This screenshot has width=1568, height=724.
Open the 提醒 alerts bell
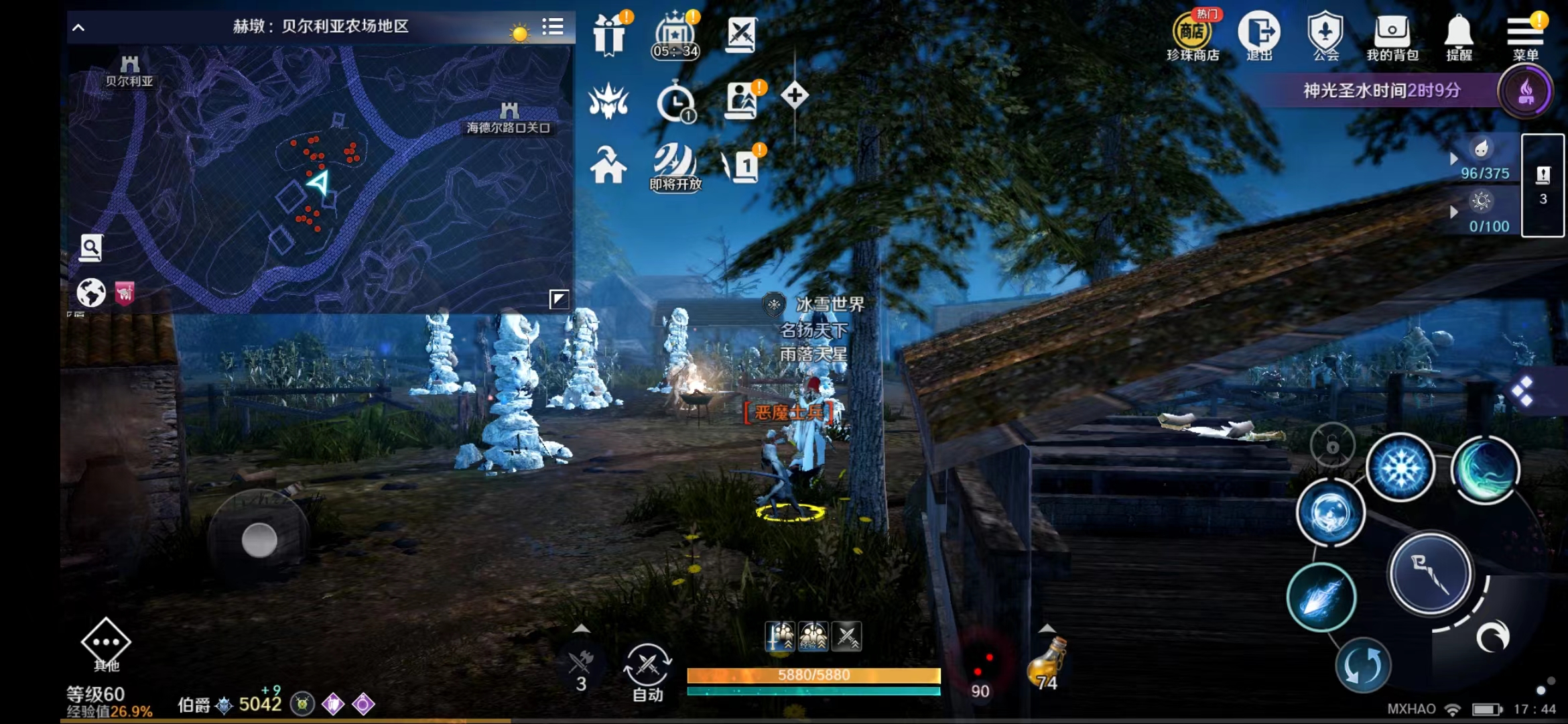(x=1458, y=29)
